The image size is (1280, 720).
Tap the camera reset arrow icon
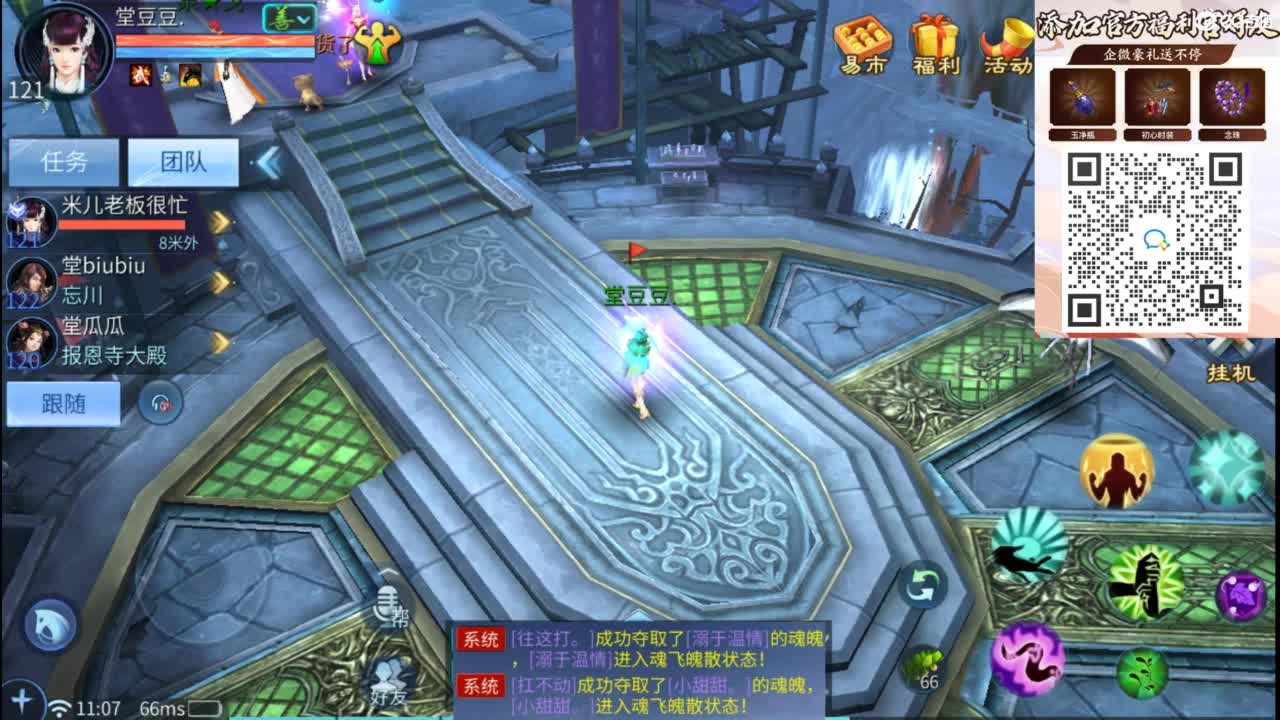point(921,584)
